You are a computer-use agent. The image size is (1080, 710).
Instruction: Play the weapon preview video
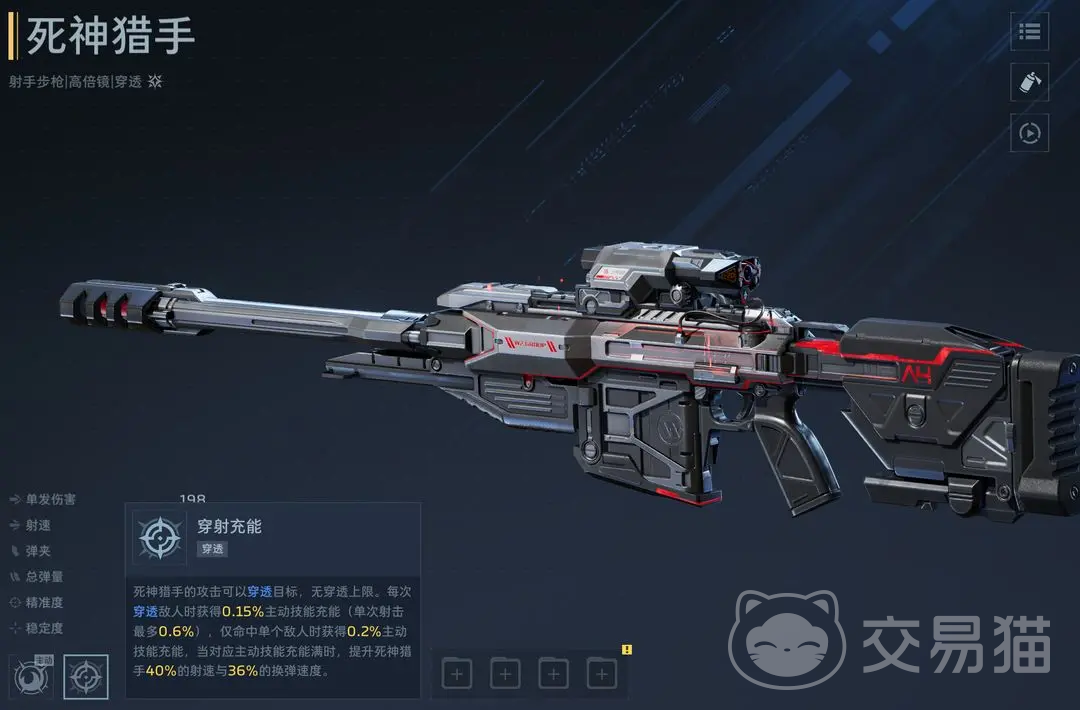tap(1029, 132)
